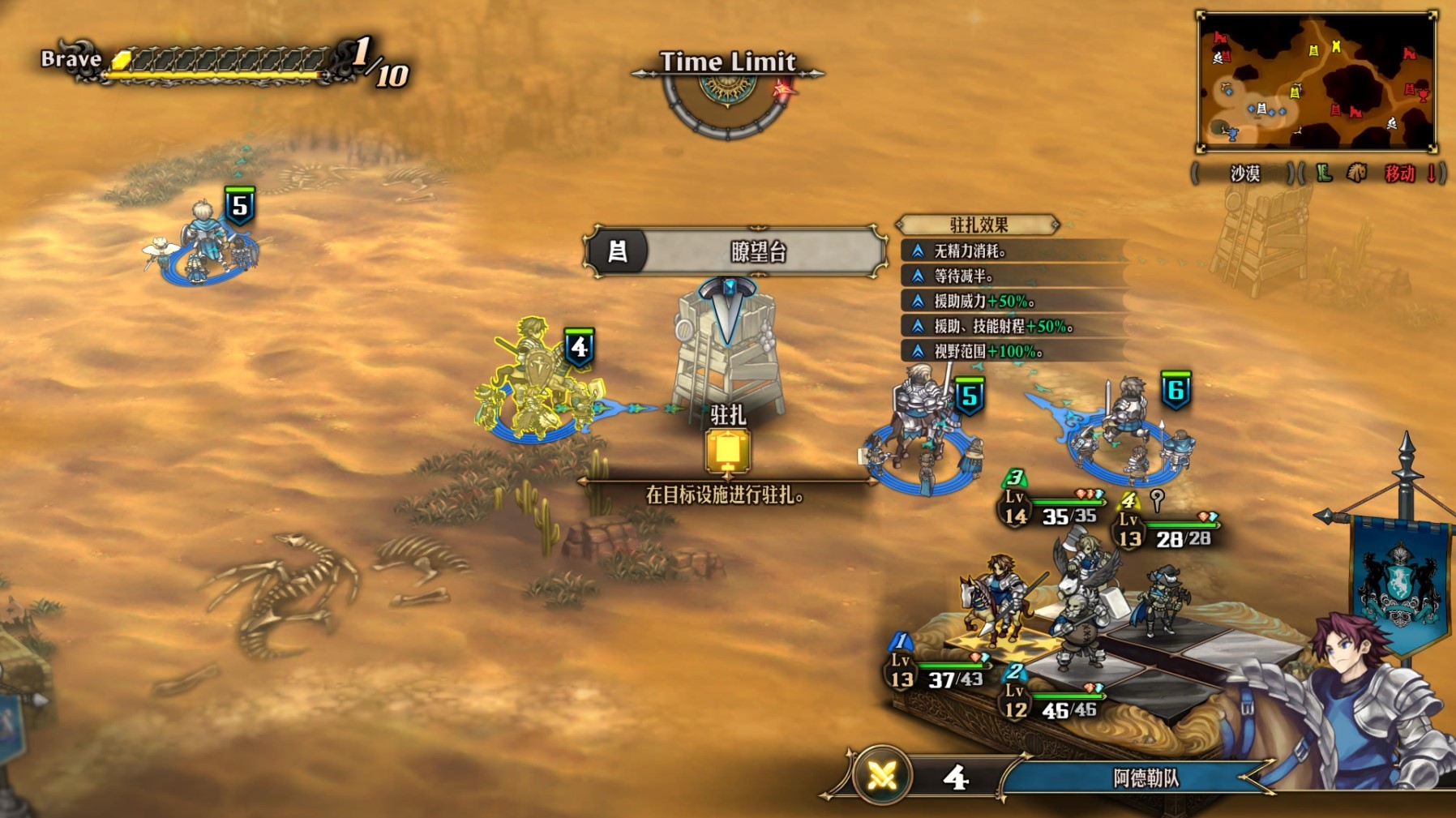Open the desert battlefield minimap
Image resolution: width=1456 pixels, height=818 pixels.
1317,82
